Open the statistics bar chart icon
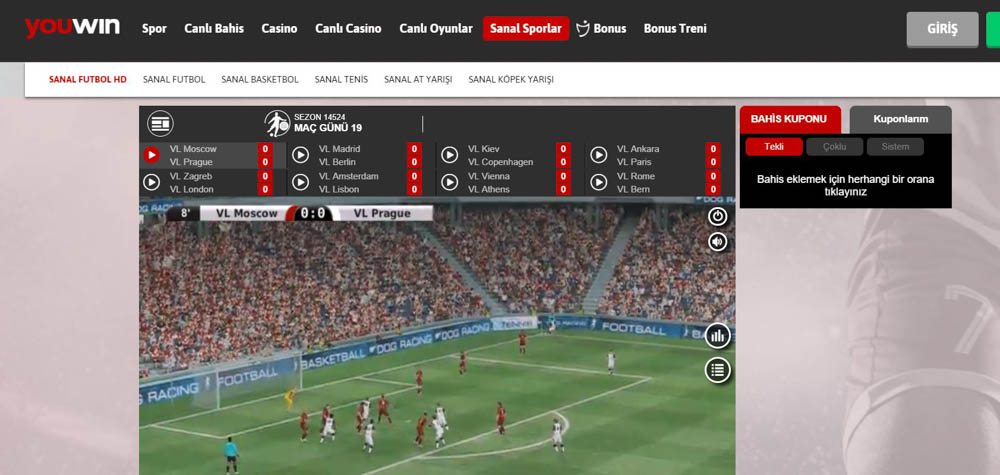1000x475 pixels. tap(717, 336)
